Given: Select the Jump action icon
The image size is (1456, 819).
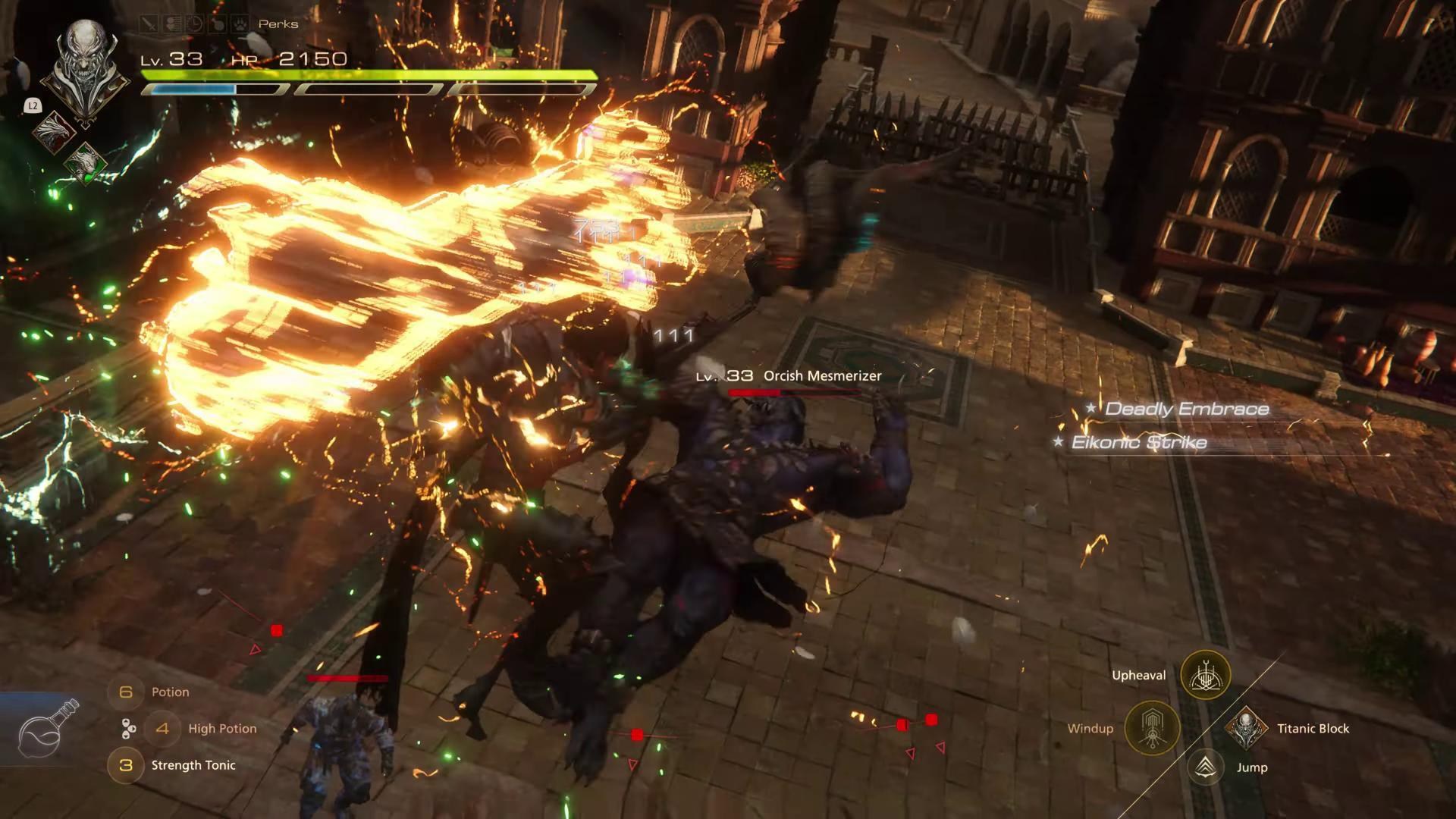Looking at the screenshot, I should (x=1205, y=767).
